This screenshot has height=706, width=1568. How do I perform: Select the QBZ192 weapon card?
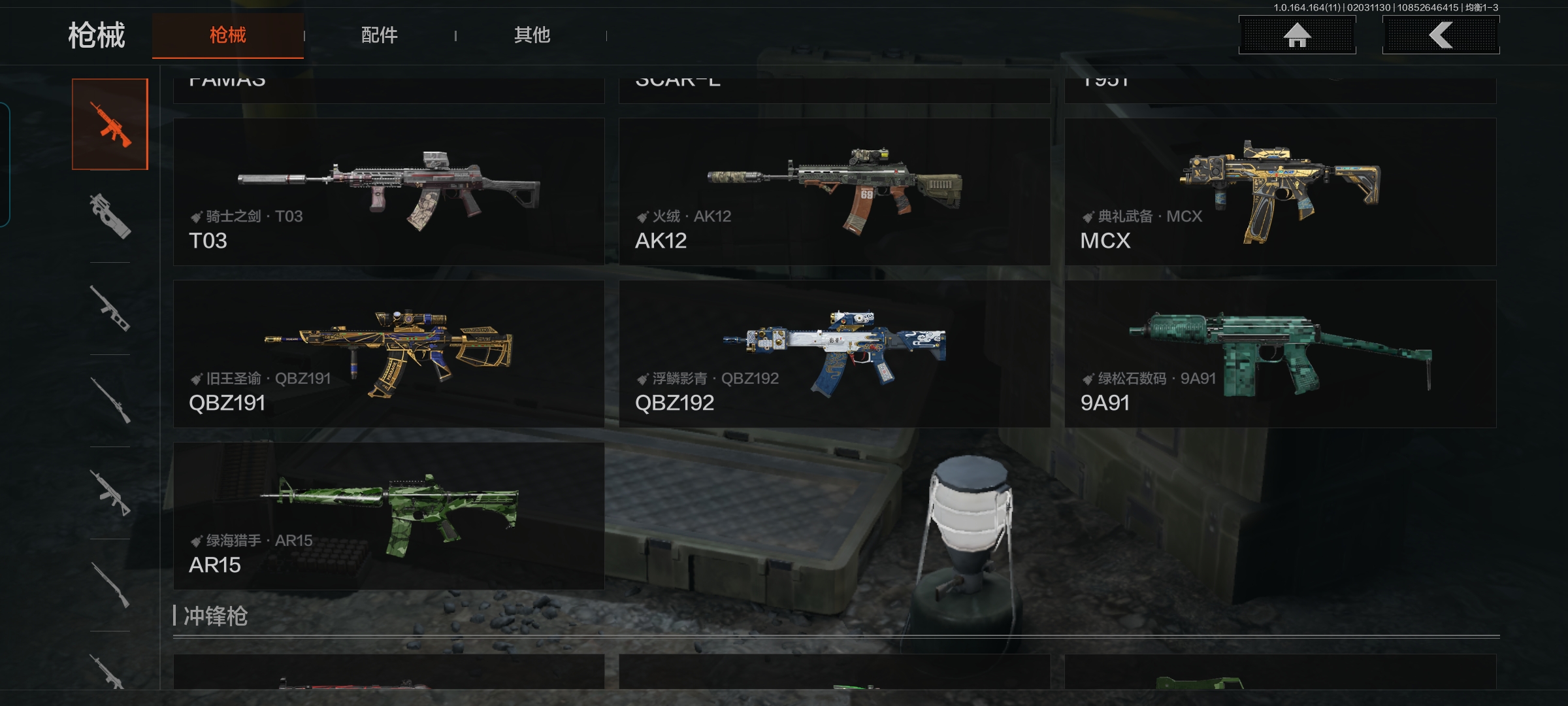[834, 354]
